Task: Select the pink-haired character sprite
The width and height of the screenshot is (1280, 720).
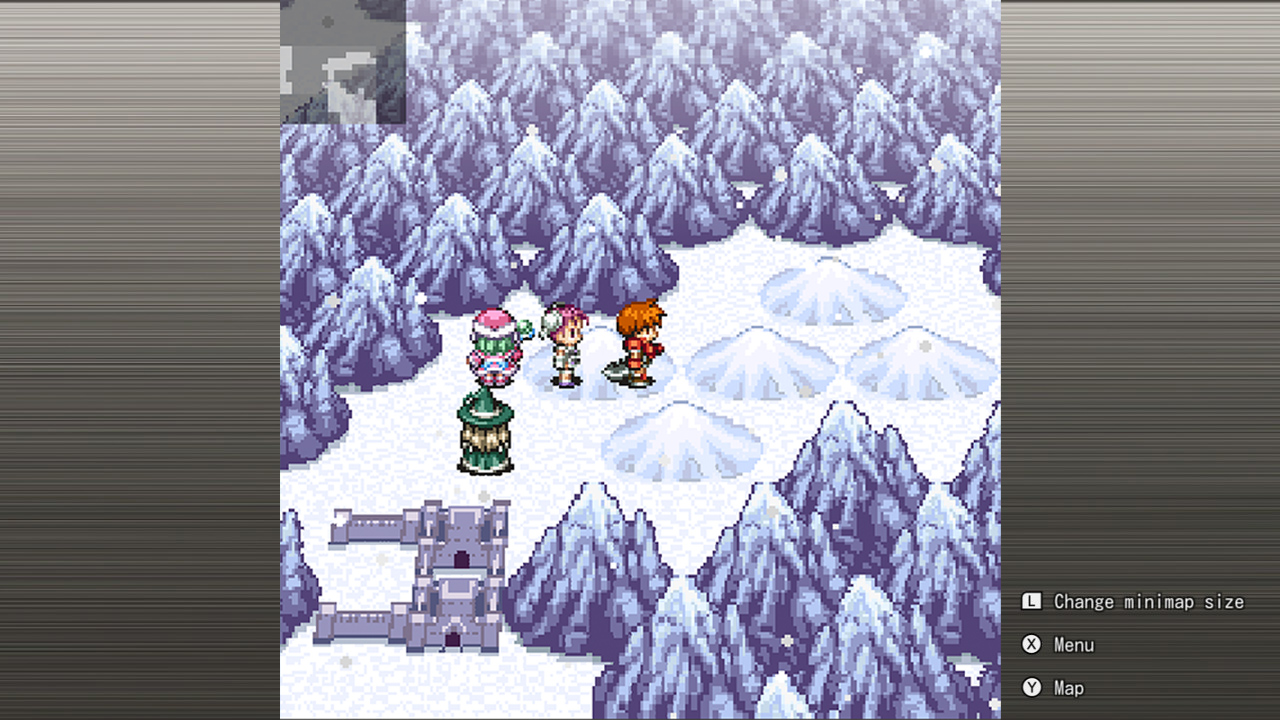Action: 565,345
